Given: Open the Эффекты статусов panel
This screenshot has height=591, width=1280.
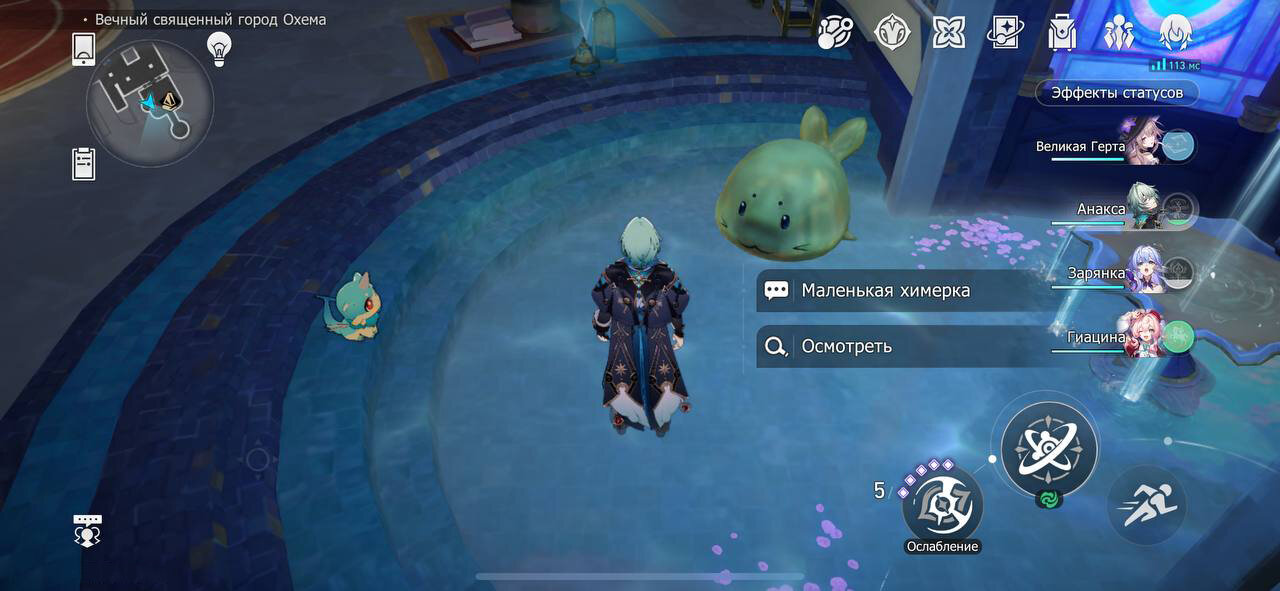Looking at the screenshot, I should 1116,93.
